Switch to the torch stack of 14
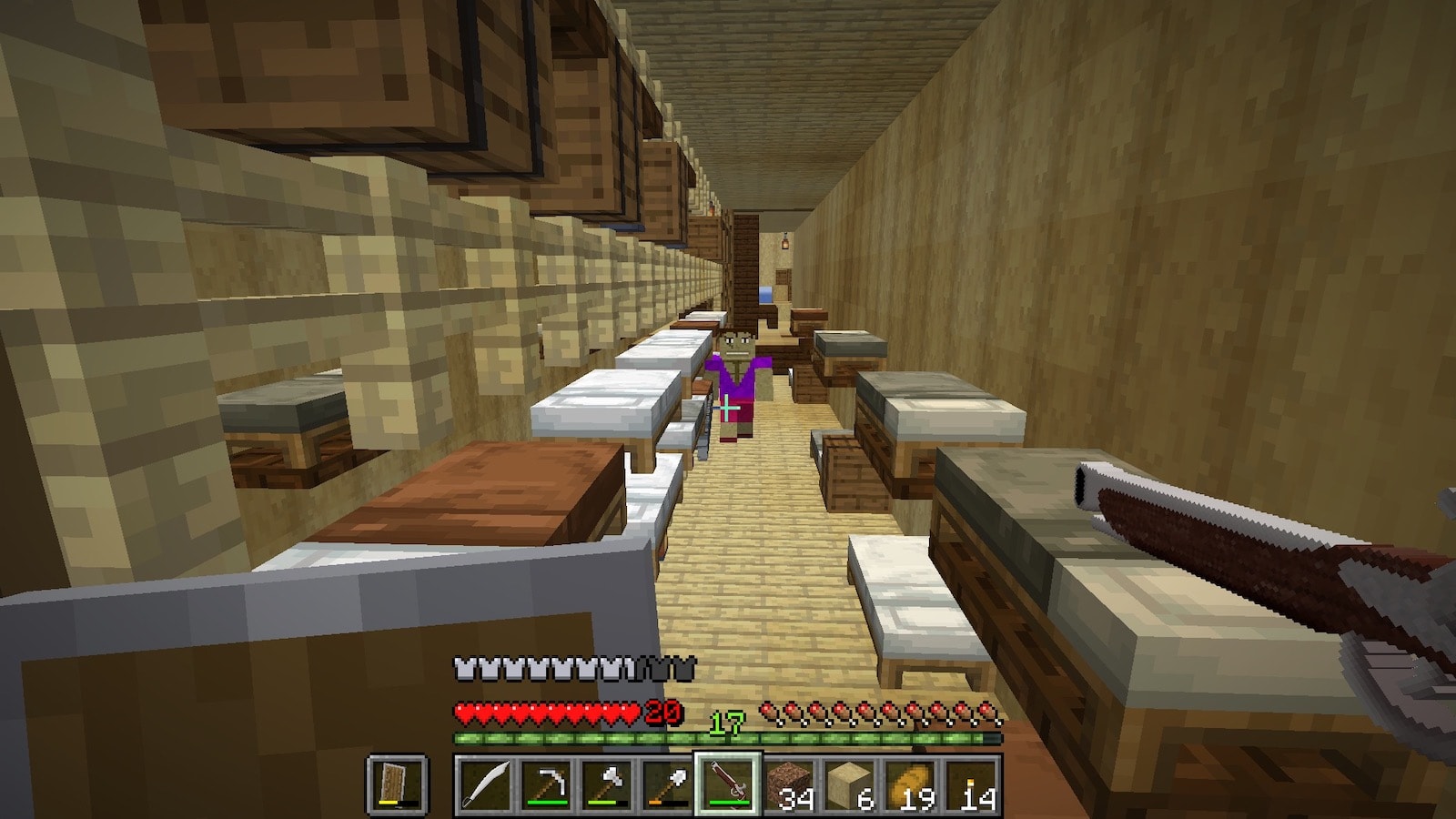 click(972, 784)
